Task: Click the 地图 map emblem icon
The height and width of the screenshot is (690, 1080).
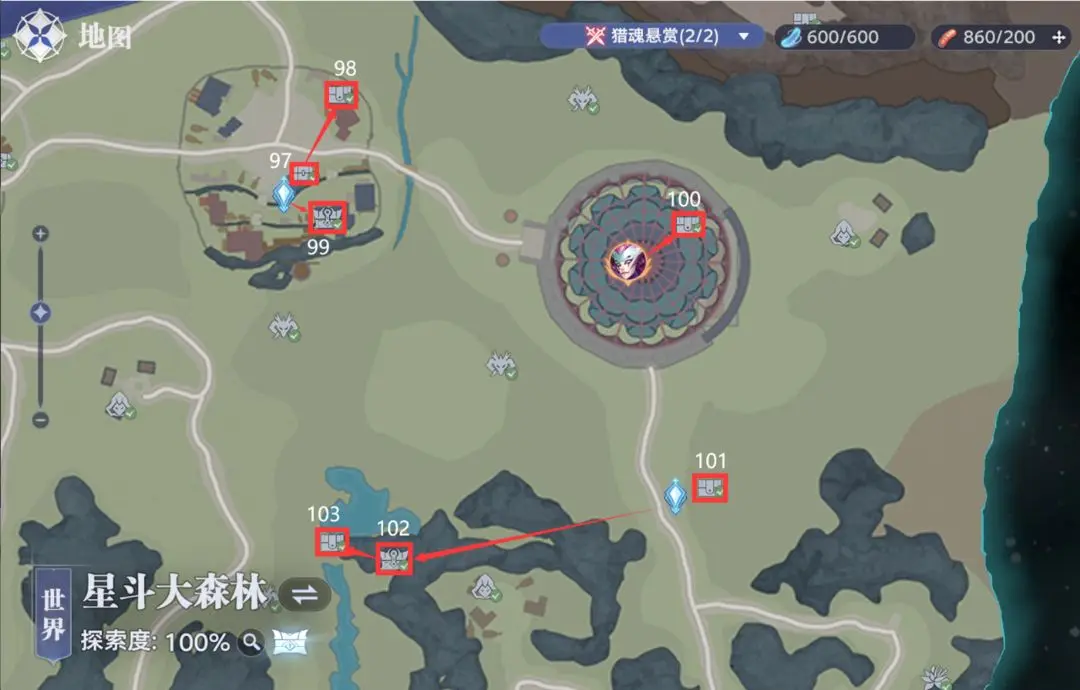Action: point(38,36)
